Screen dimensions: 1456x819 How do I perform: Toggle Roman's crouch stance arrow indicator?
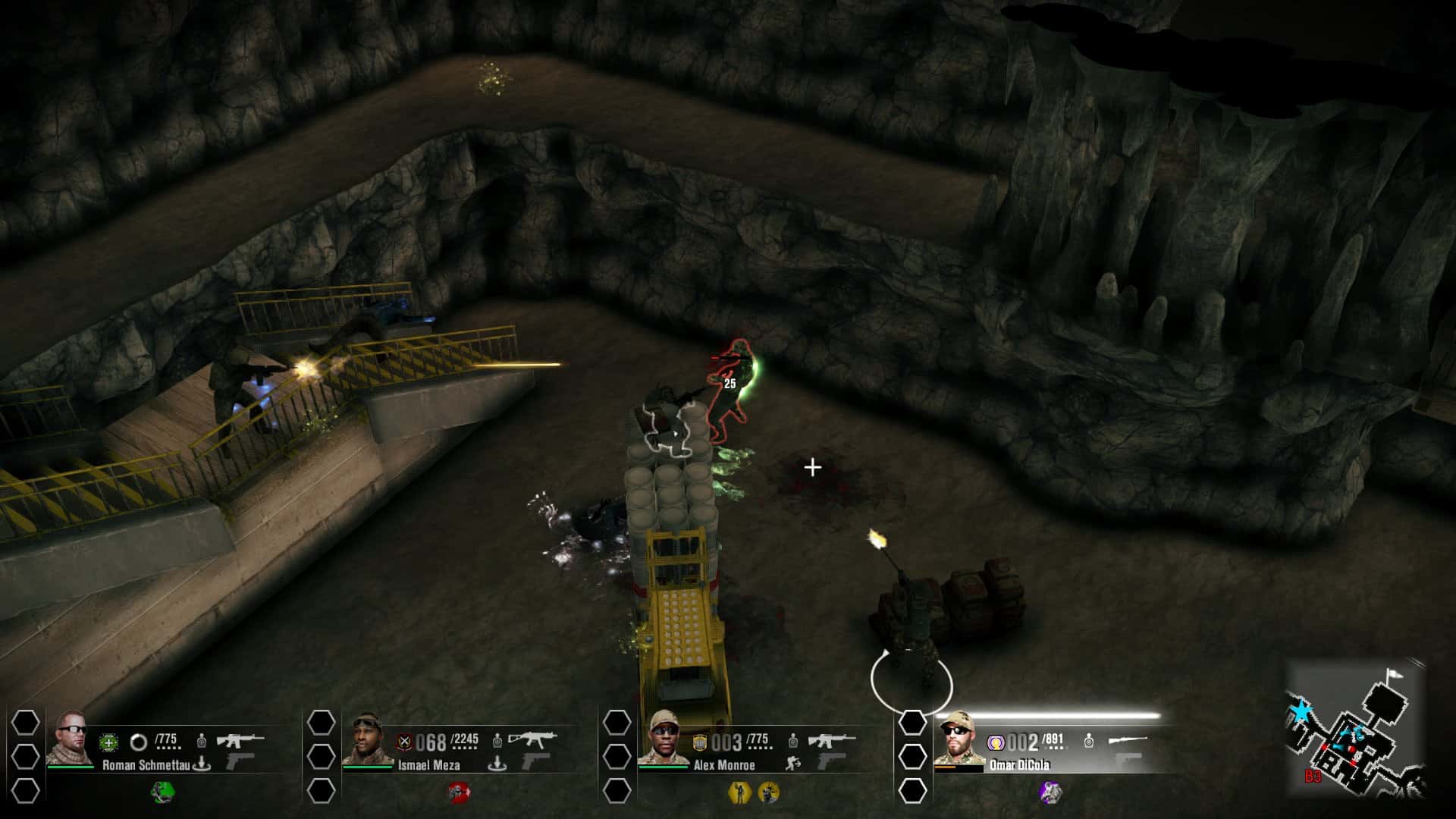coord(202,764)
